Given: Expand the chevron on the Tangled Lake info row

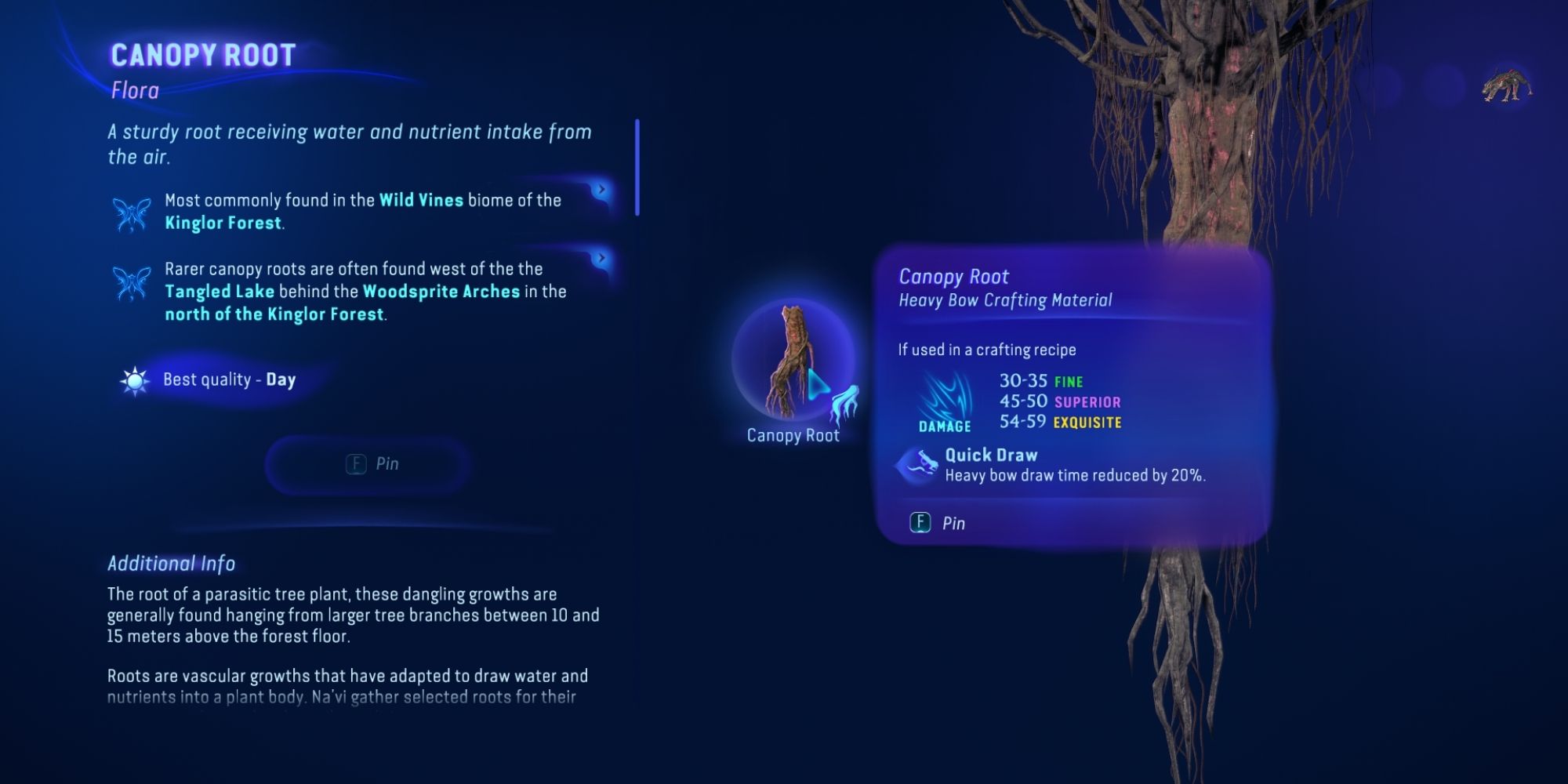Looking at the screenshot, I should pyautogui.click(x=600, y=256).
